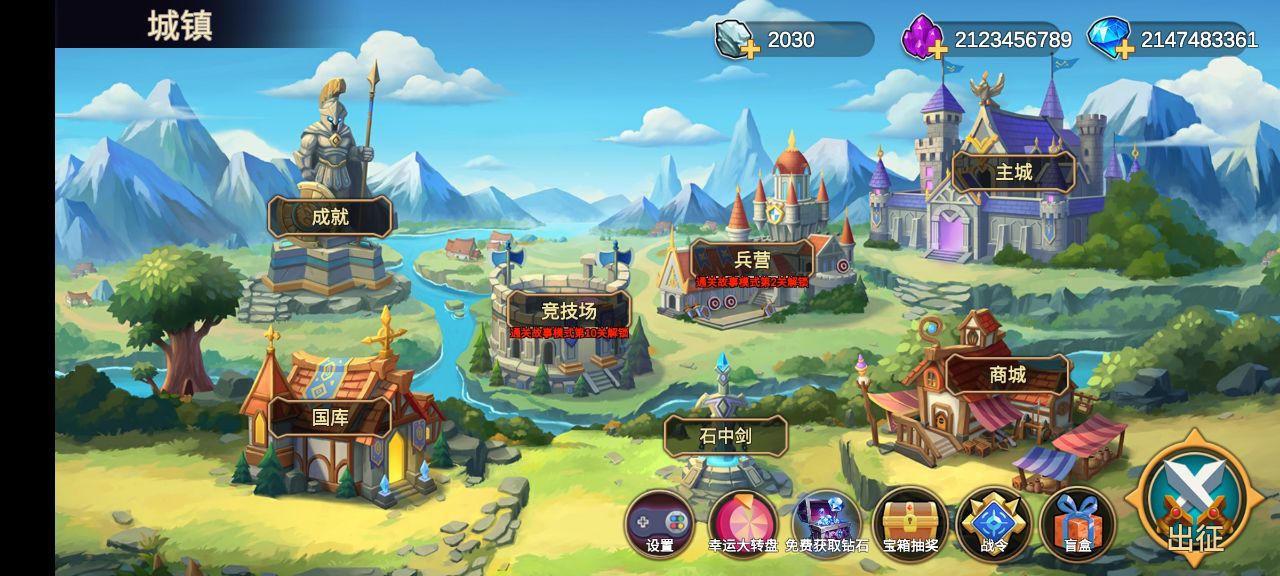Open the 成就 achievements statue
This screenshot has width=1280, height=576.
click(x=330, y=216)
